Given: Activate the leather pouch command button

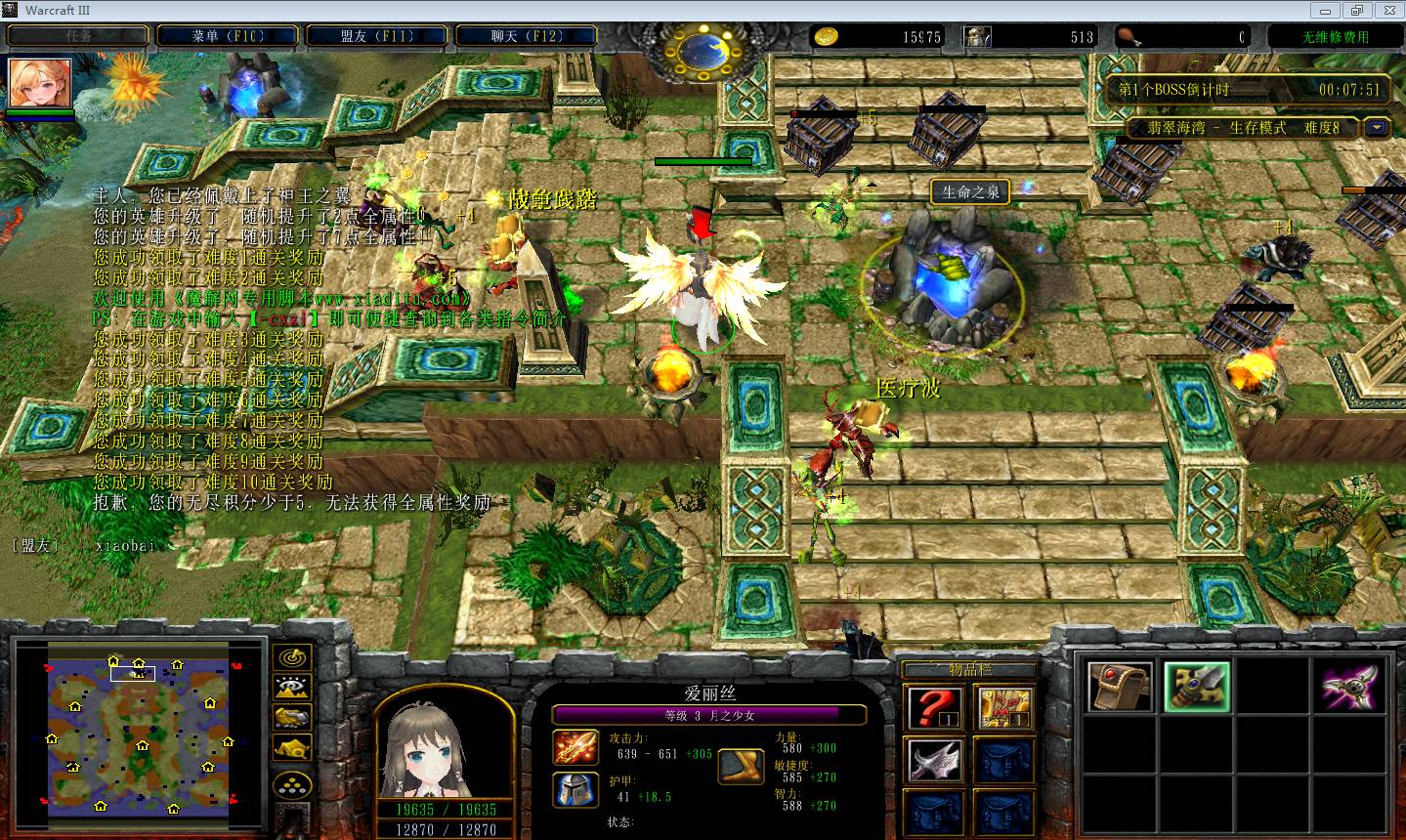Looking at the screenshot, I should [1120, 686].
